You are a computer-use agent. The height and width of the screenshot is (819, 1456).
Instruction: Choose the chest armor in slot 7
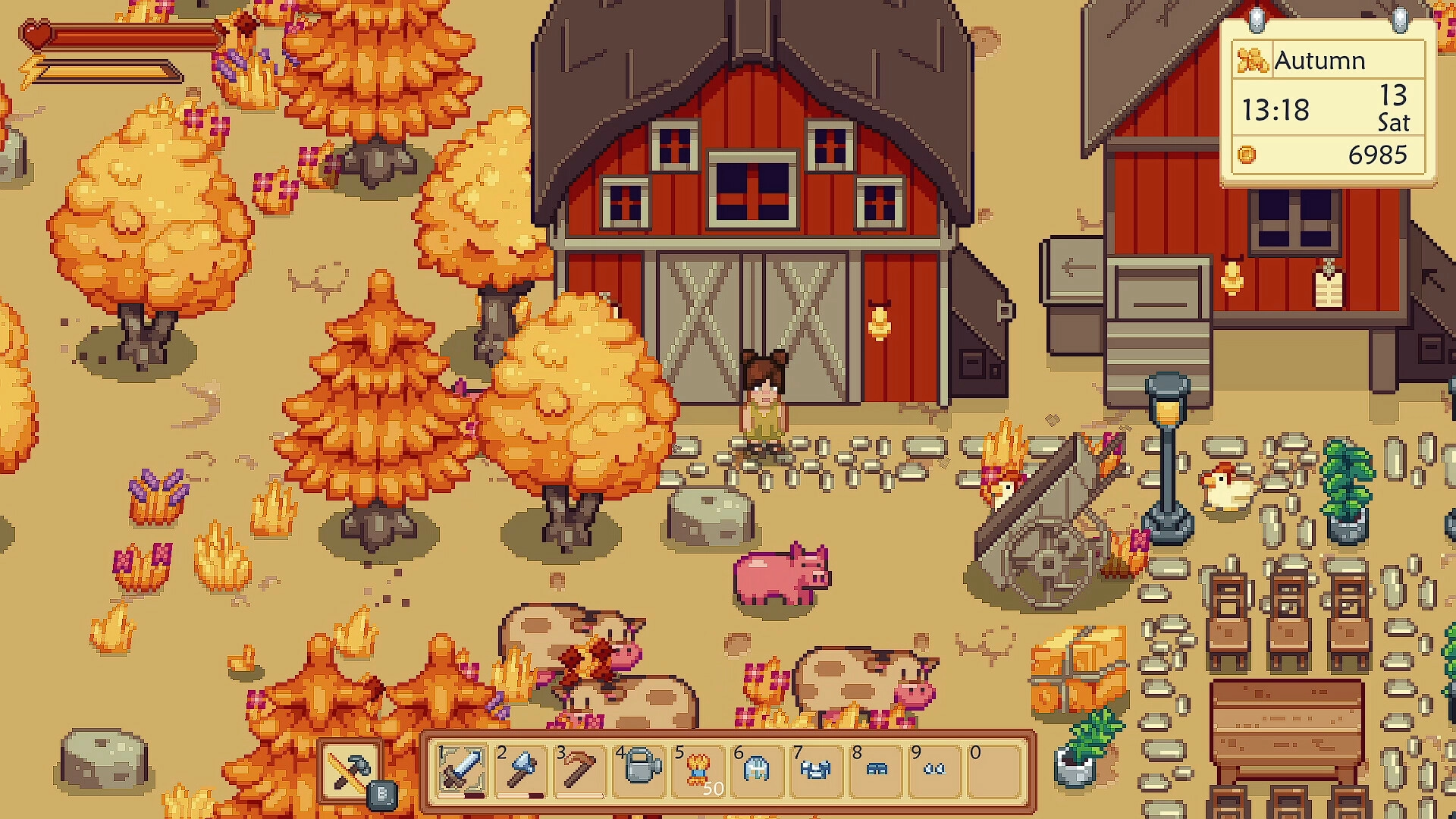pos(817,770)
